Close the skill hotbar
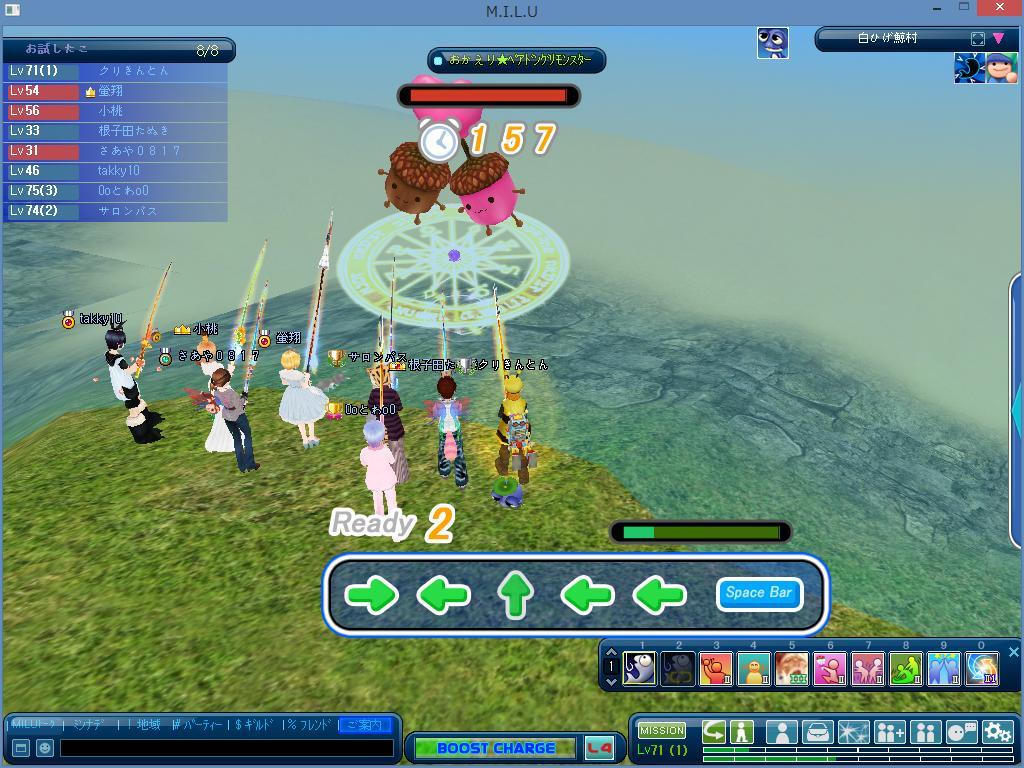Viewport: 1024px width, 768px height. pos(1013,652)
